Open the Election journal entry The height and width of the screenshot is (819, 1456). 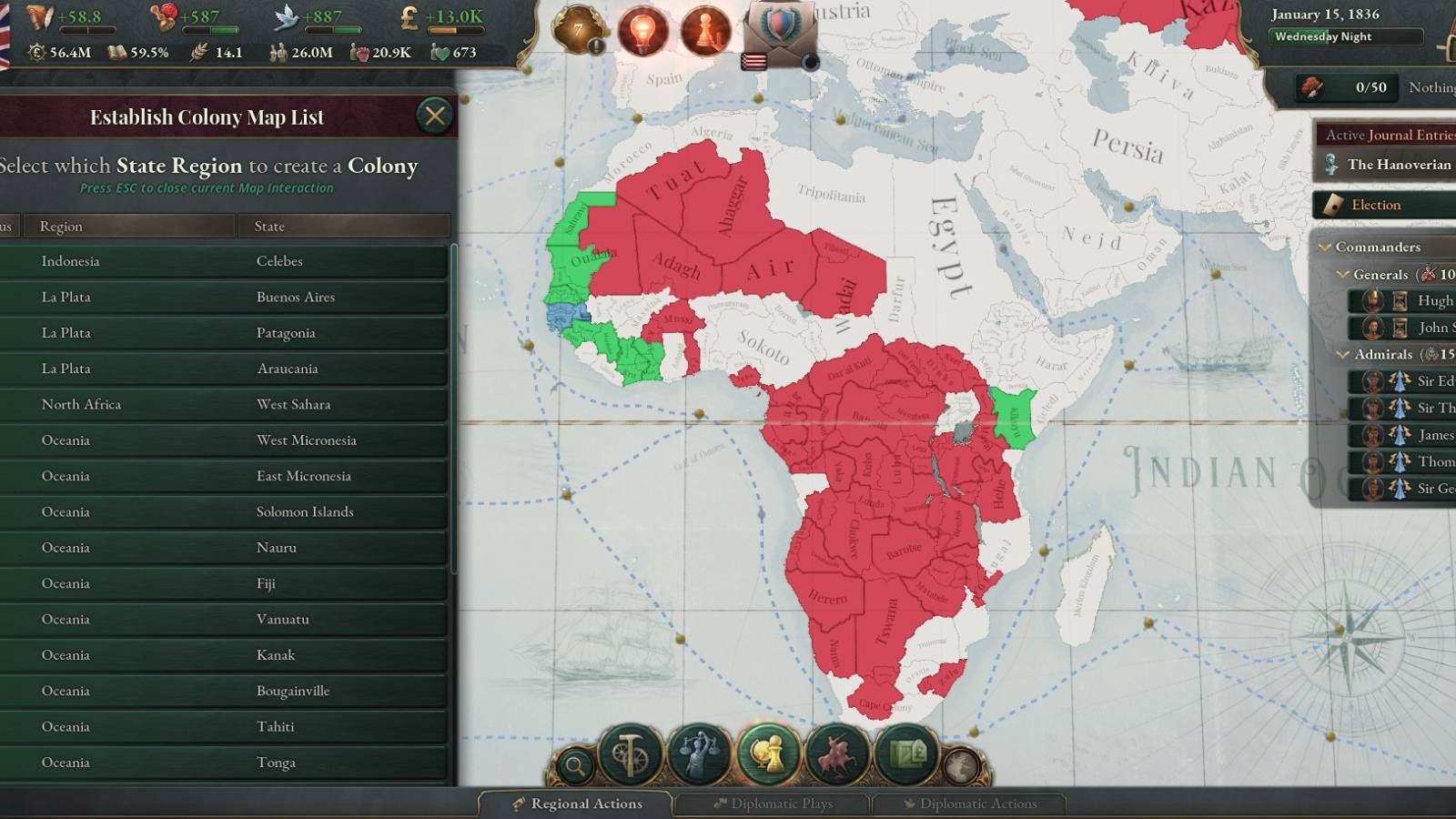coord(1379,205)
